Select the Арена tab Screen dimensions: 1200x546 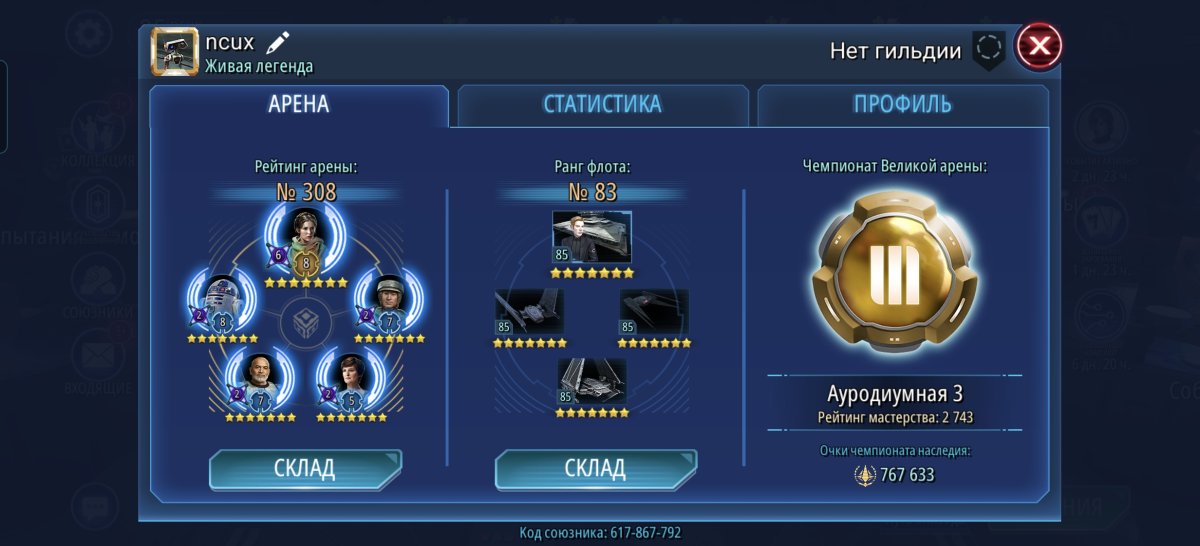298,105
